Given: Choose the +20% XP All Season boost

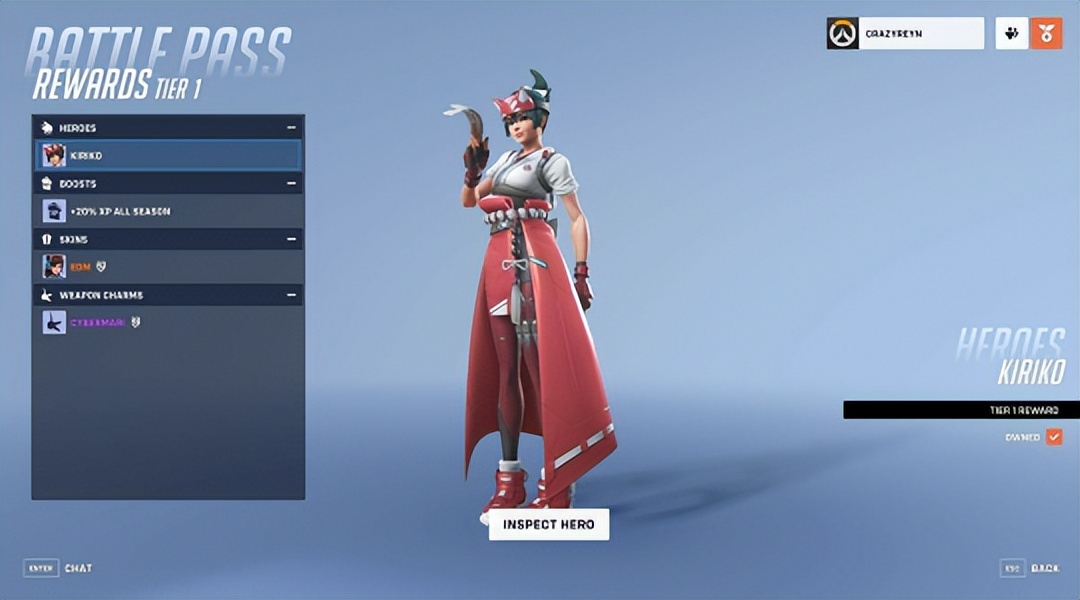Looking at the screenshot, I should [x=168, y=211].
